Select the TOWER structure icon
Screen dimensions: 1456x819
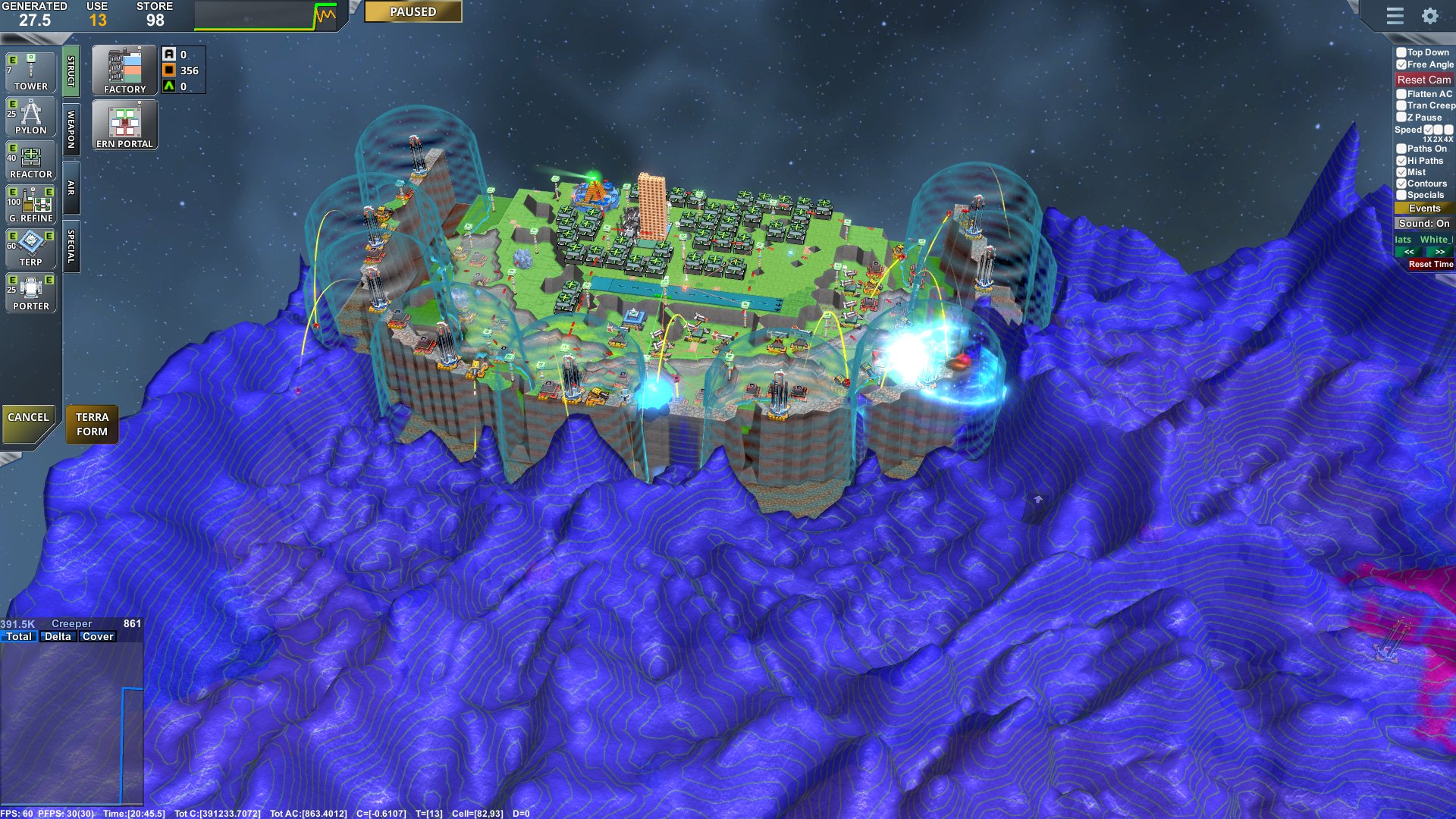(30, 72)
